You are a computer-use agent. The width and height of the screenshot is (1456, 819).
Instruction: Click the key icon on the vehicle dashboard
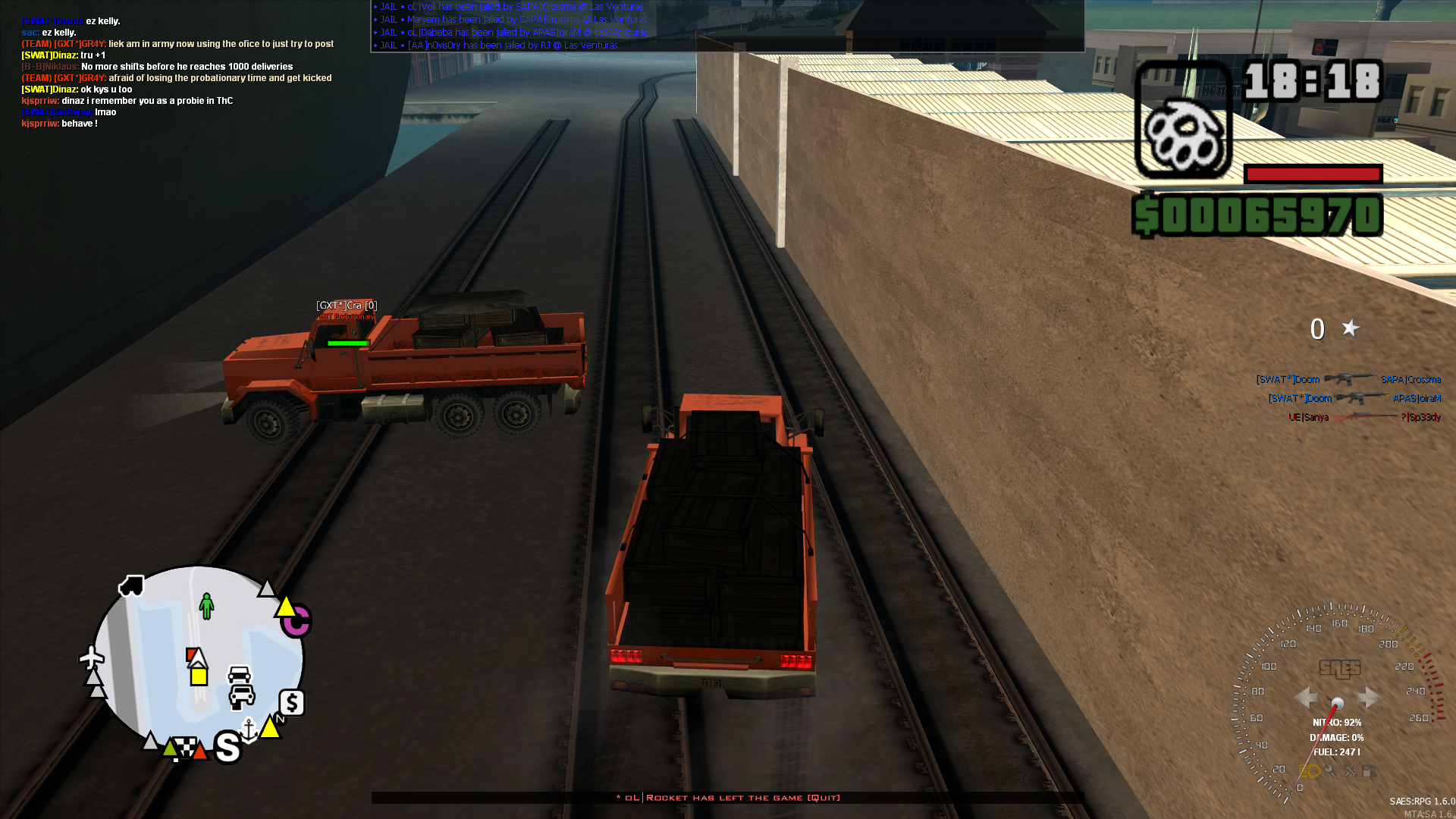(x=1330, y=771)
